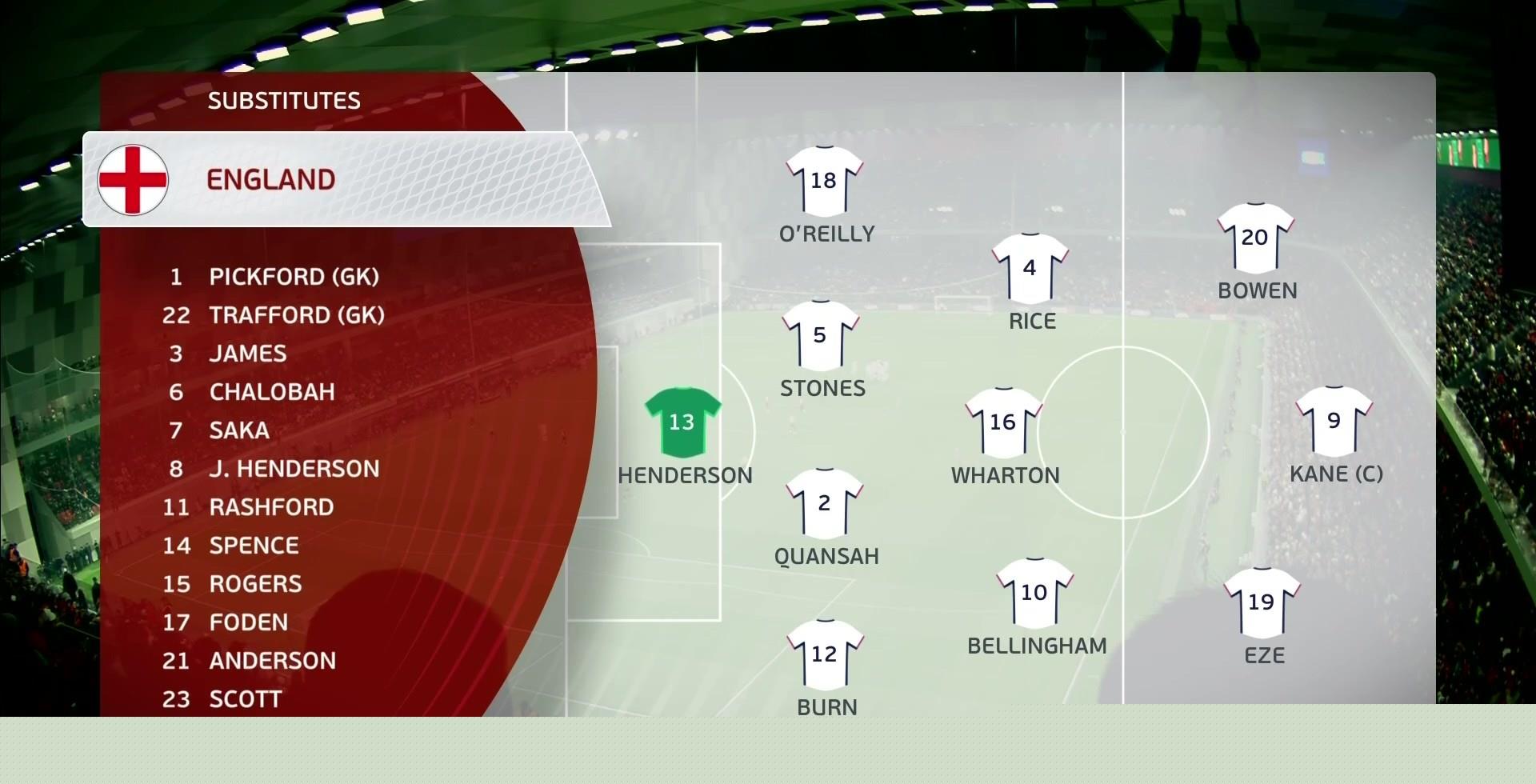This screenshot has height=784, width=1536.
Task: Choose Pickford (GK) in the substitutes list
Action: [x=293, y=277]
